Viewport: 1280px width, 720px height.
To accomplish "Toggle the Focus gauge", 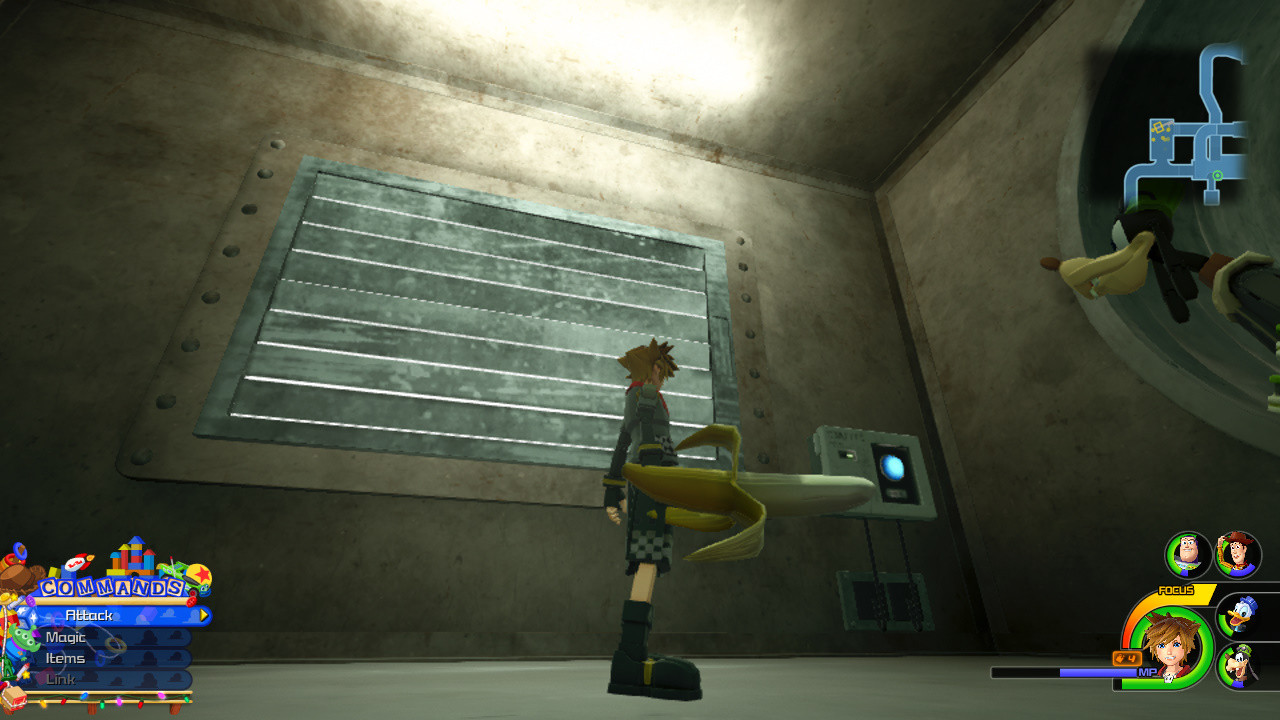I will pyautogui.click(x=1175, y=590).
